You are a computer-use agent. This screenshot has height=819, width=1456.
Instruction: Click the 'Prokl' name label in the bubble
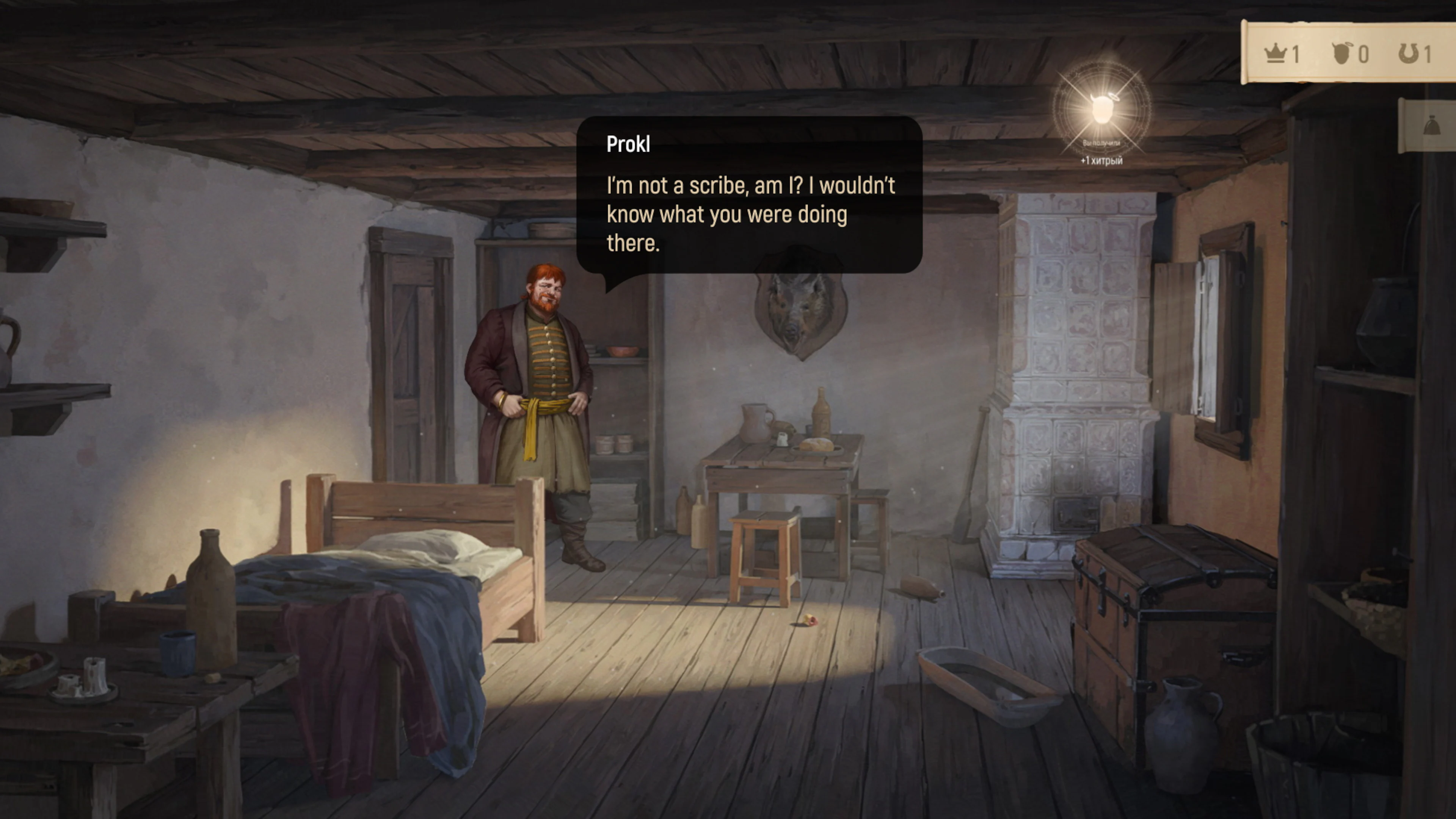[x=628, y=144]
